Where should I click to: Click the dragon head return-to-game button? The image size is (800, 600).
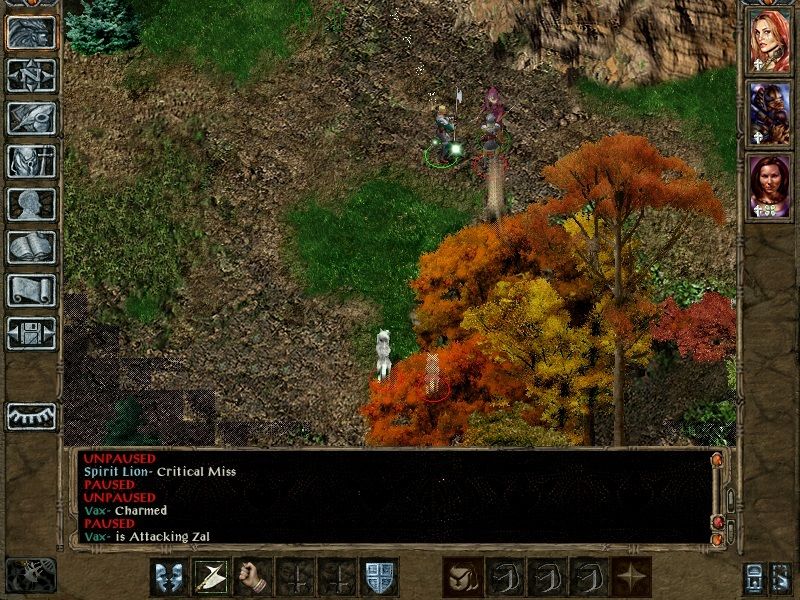[31, 32]
